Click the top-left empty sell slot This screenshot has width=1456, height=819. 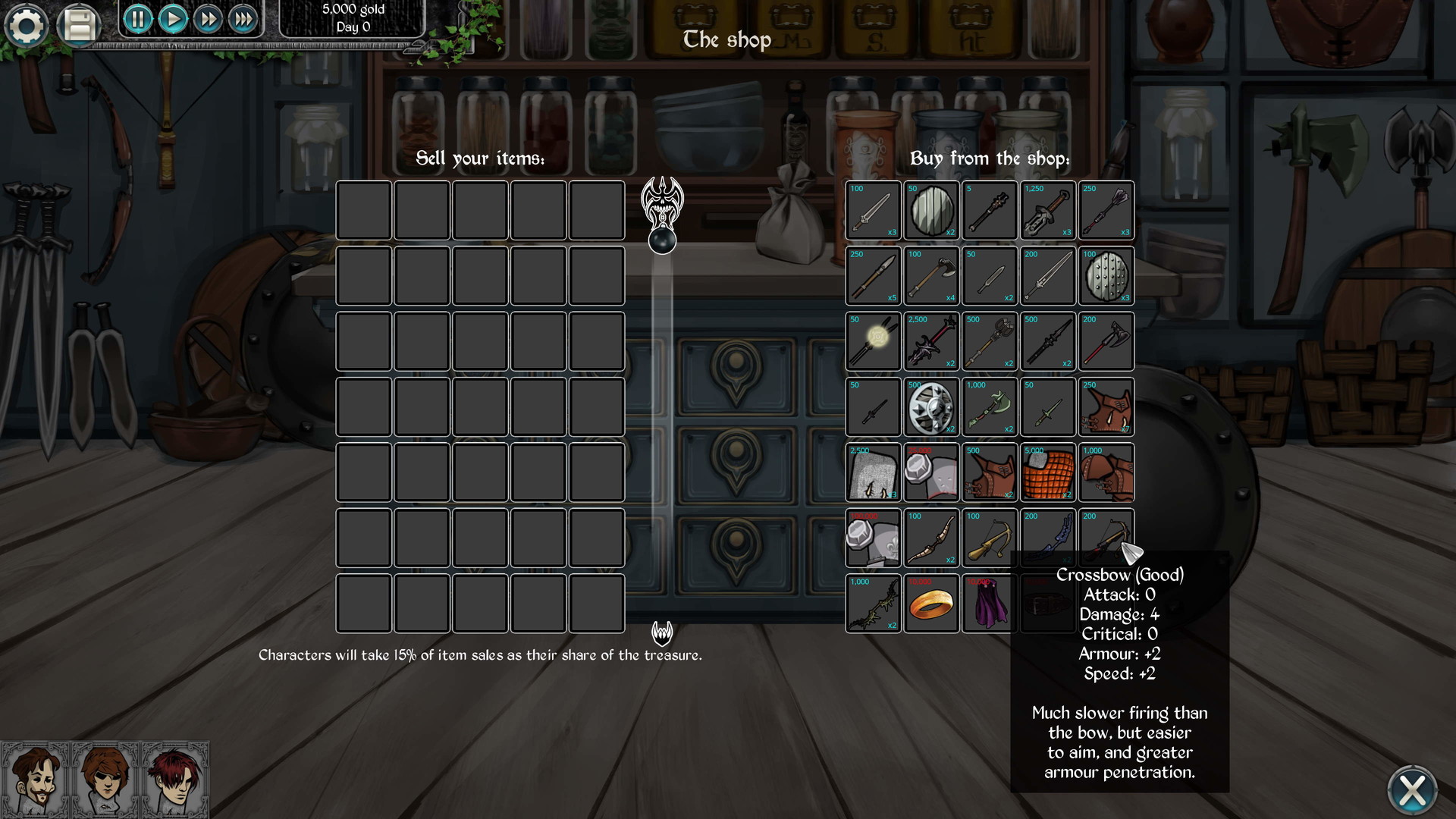click(364, 210)
